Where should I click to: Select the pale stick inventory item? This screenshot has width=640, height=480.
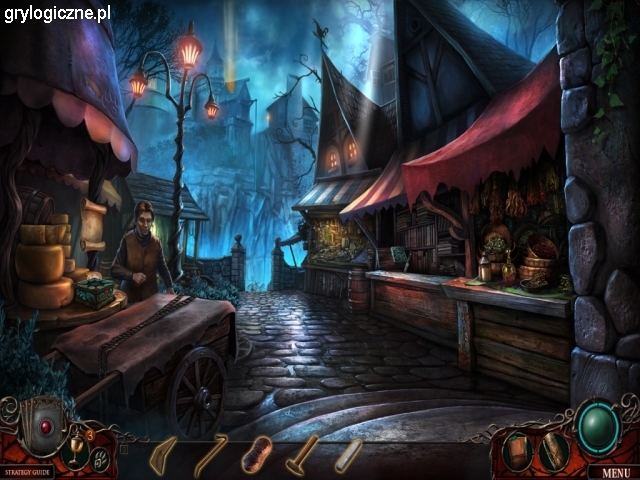point(348,455)
